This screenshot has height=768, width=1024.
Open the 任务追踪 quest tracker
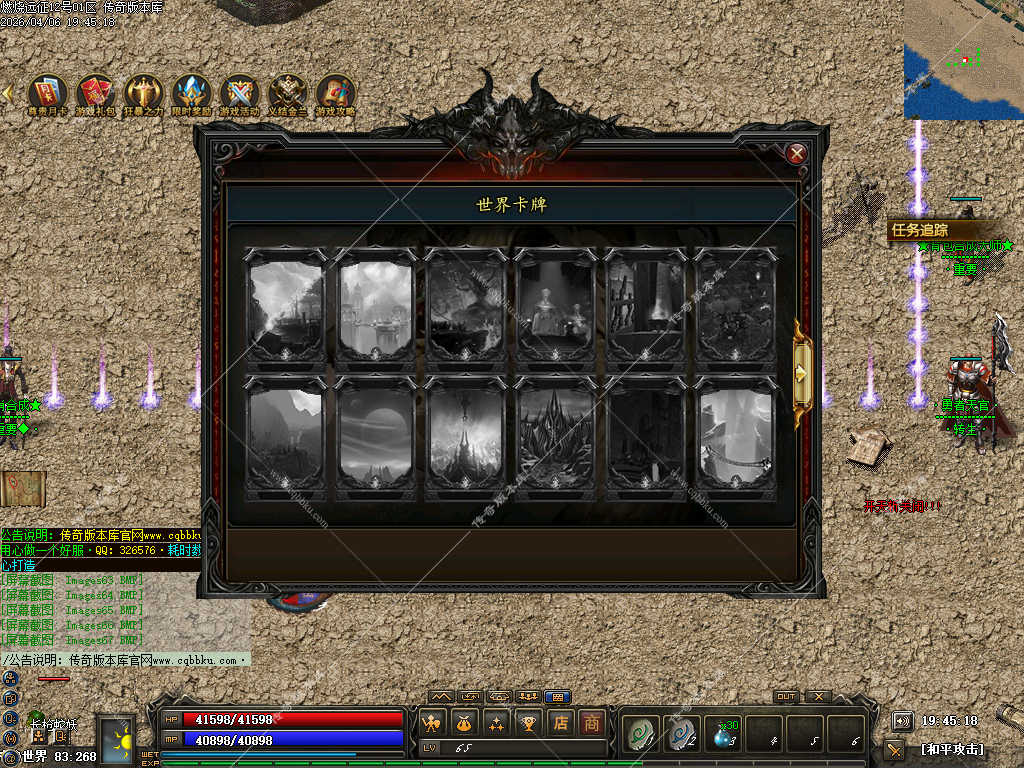point(920,231)
